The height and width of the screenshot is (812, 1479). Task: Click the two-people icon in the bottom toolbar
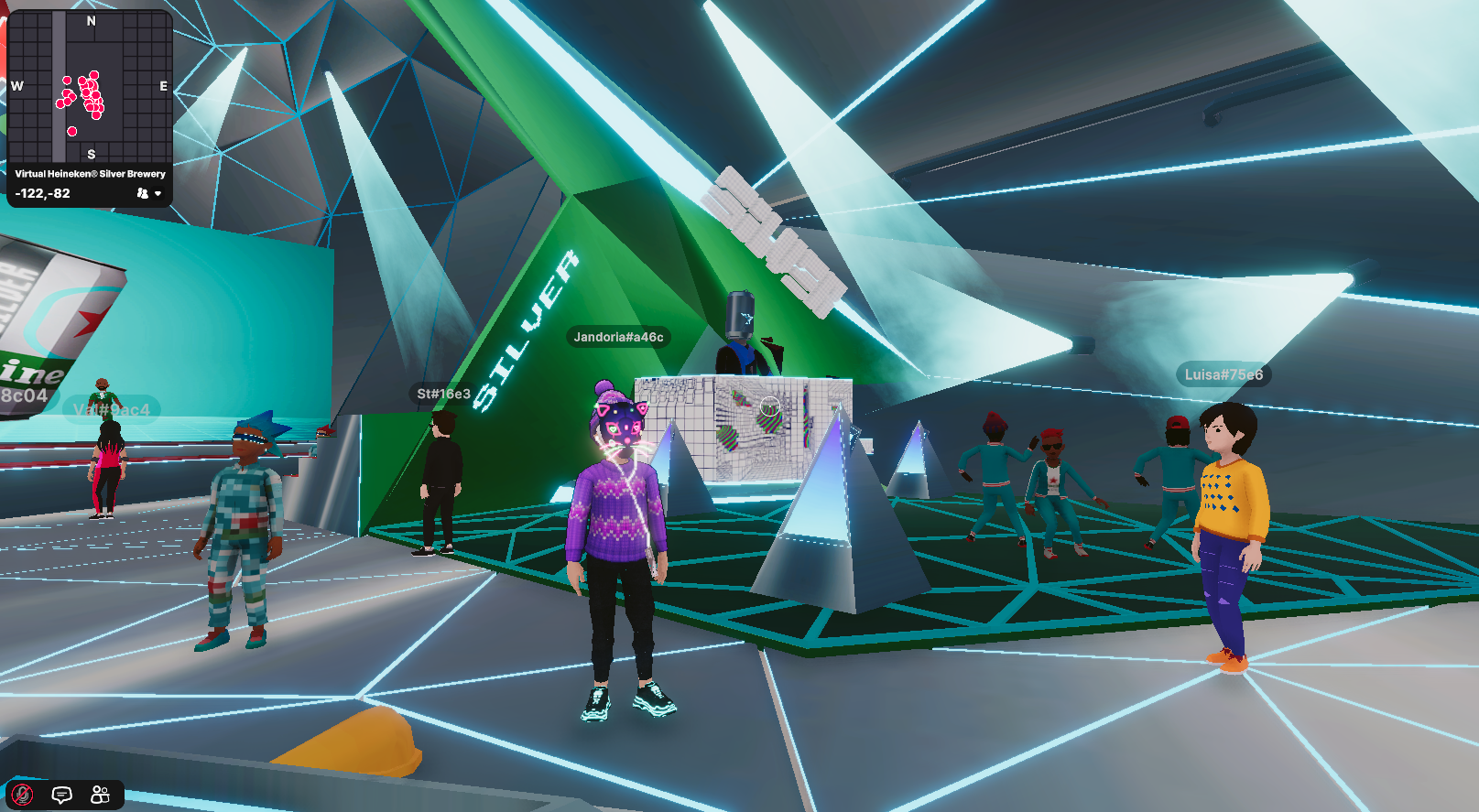click(101, 795)
